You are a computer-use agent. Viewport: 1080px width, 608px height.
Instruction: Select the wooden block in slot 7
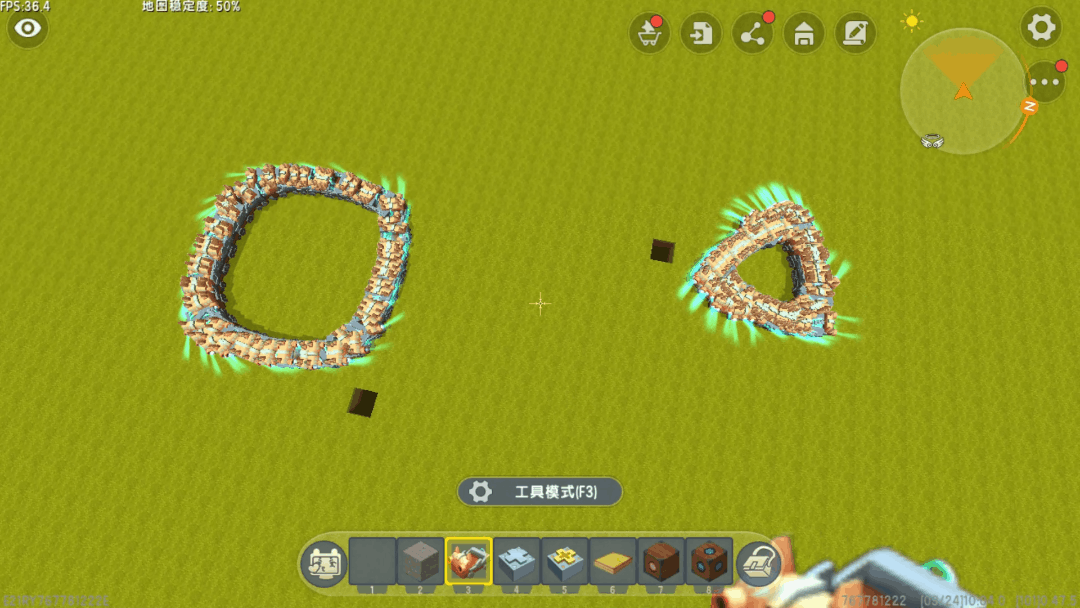pos(660,561)
